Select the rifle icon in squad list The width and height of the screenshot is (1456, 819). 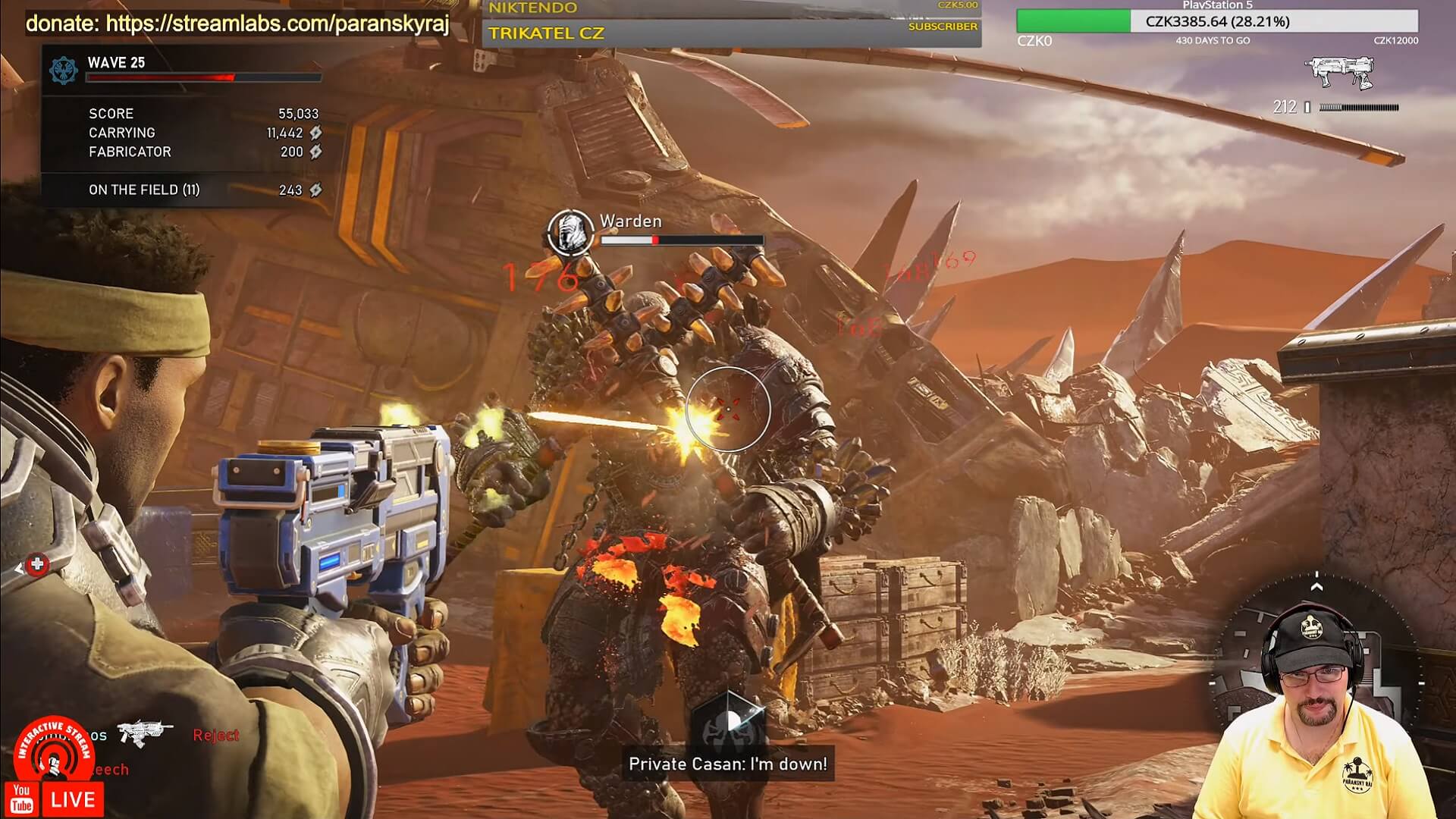click(x=144, y=733)
